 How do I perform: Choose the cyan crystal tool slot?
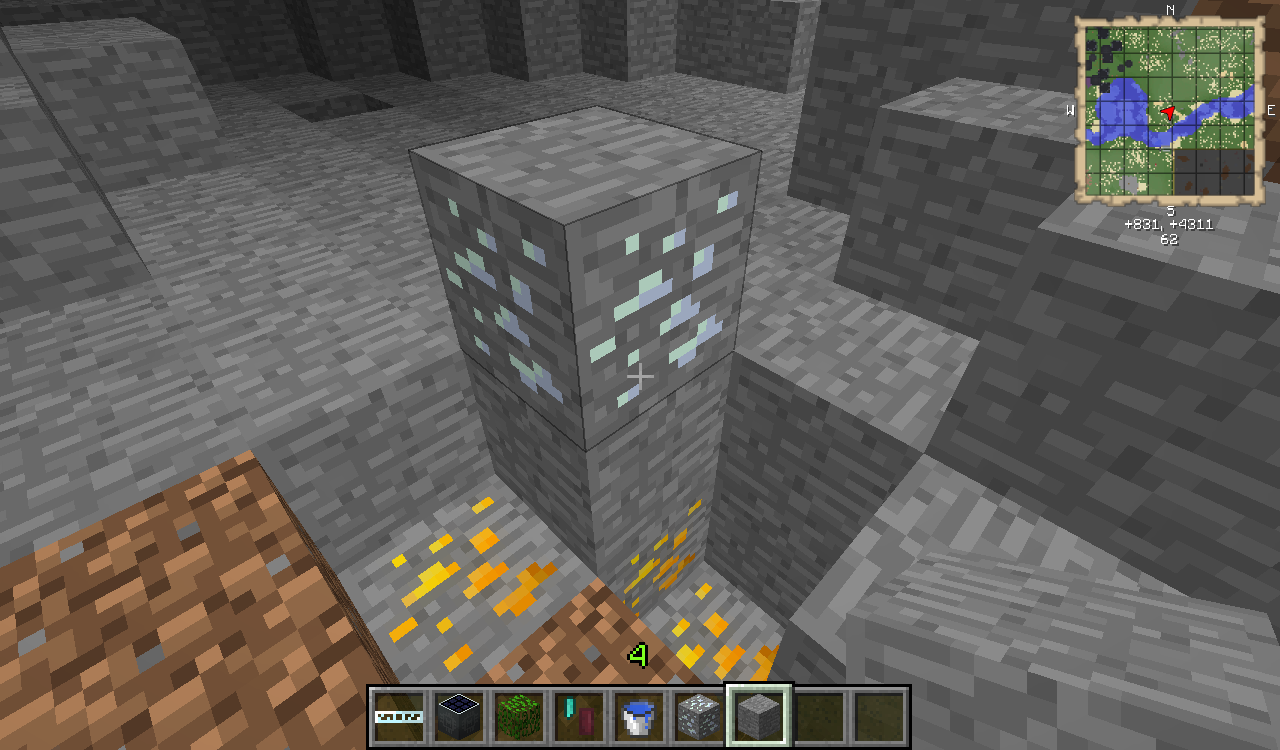coord(579,716)
